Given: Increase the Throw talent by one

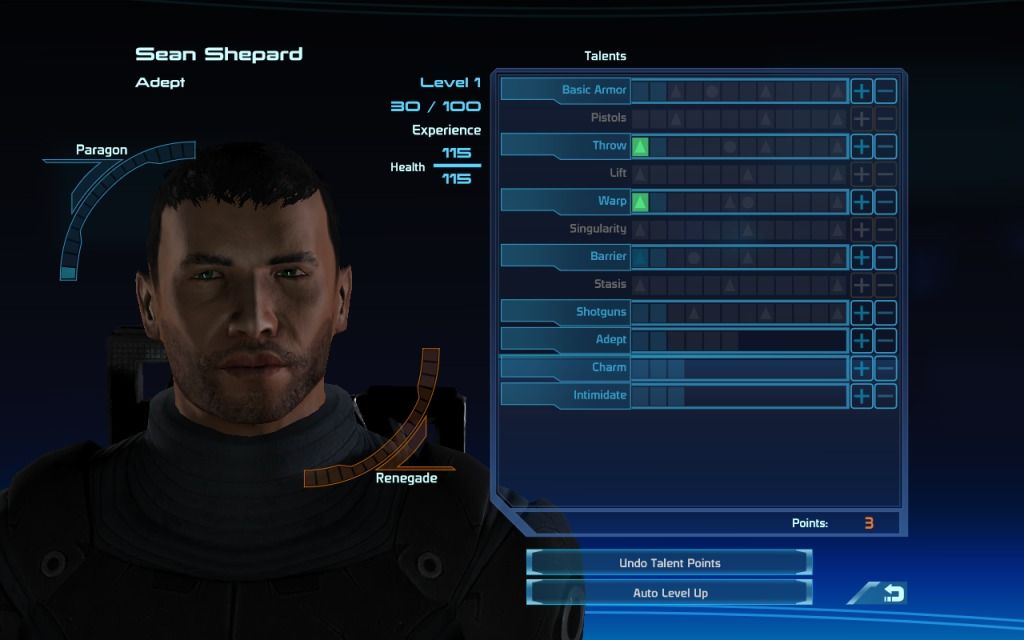Looking at the screenshot, I should (x=861, y=146).
